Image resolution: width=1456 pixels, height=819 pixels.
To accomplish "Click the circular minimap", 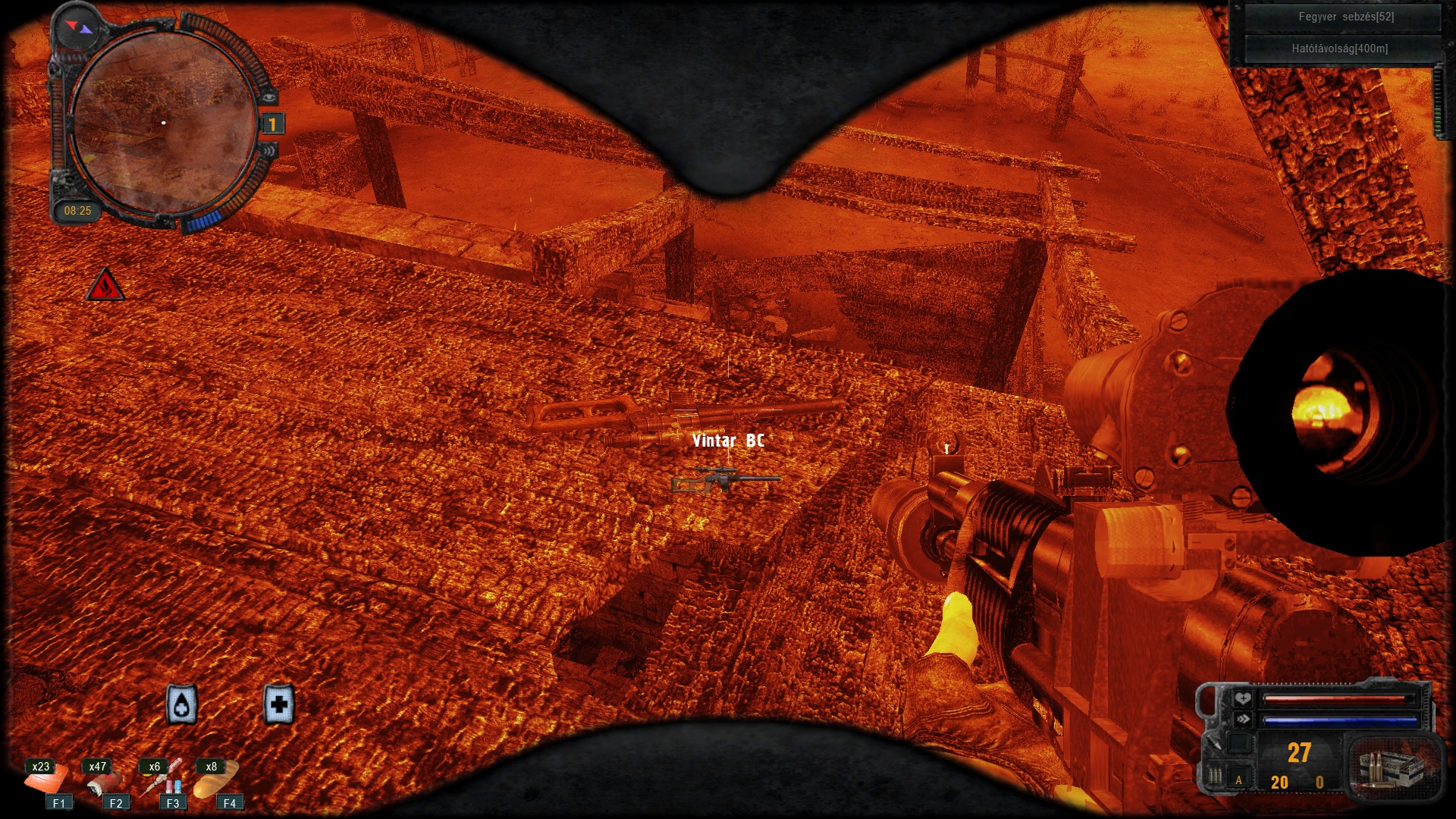I will [x=164, y=123].
